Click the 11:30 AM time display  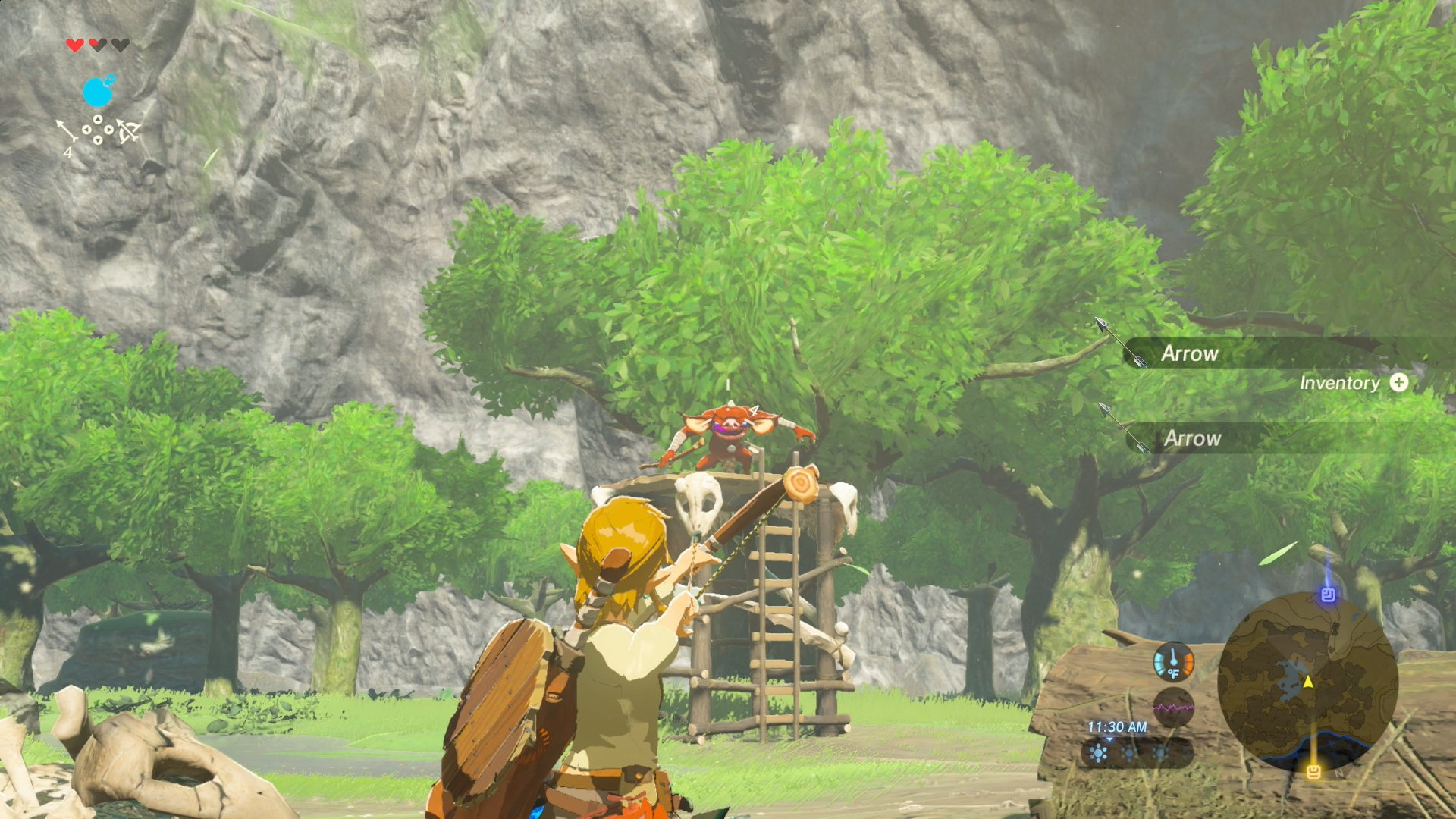click(x=1118, y=726)
